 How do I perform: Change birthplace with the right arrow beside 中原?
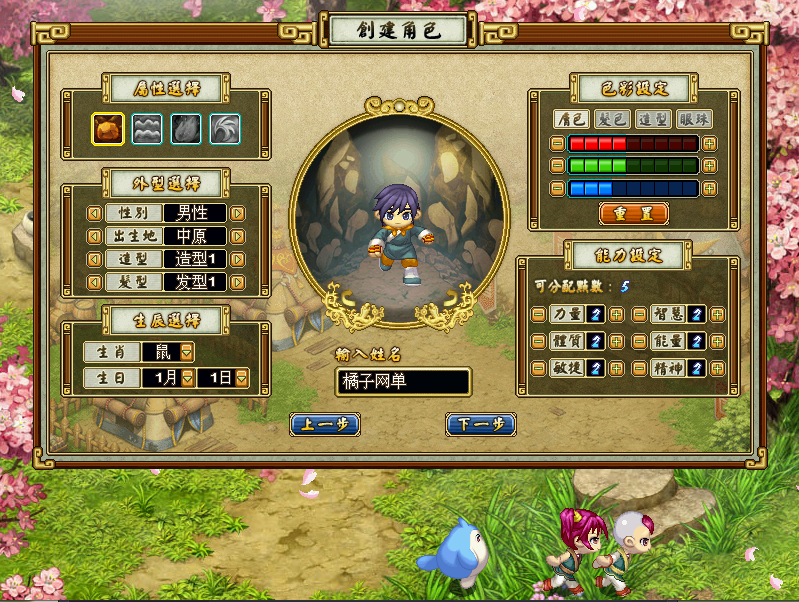pyautogui.click(x=238, y=237)
